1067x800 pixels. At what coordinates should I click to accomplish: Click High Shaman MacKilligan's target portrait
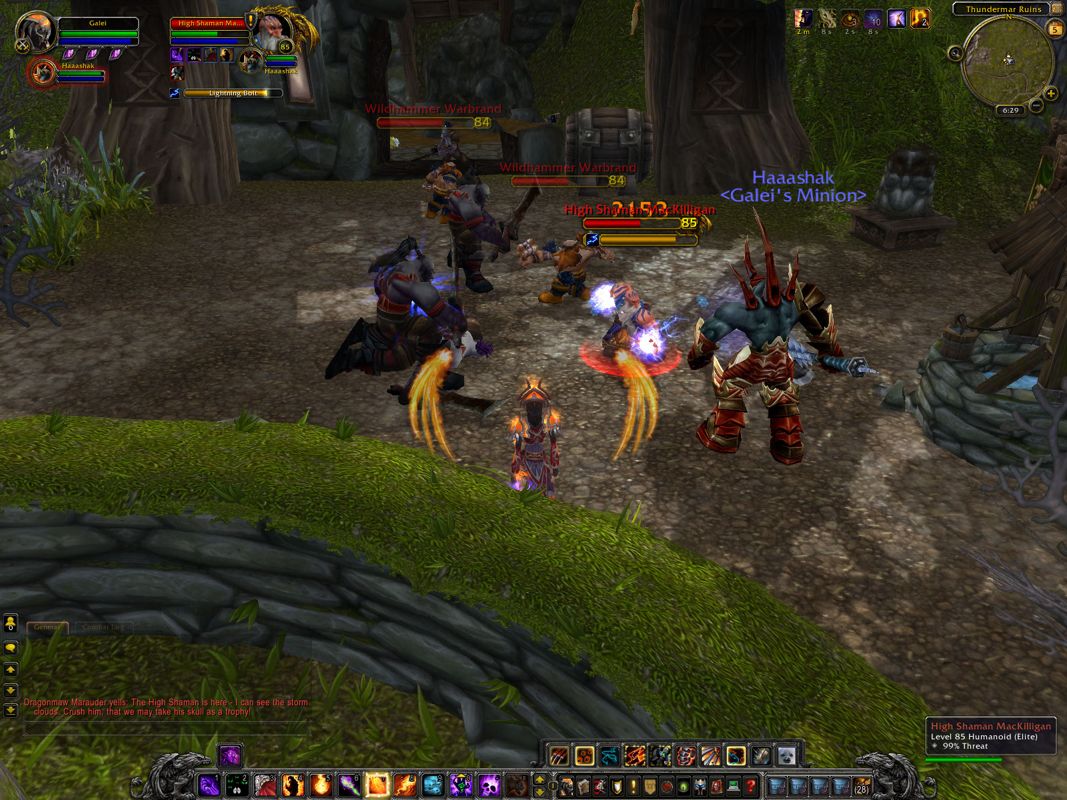click(269, 31)
